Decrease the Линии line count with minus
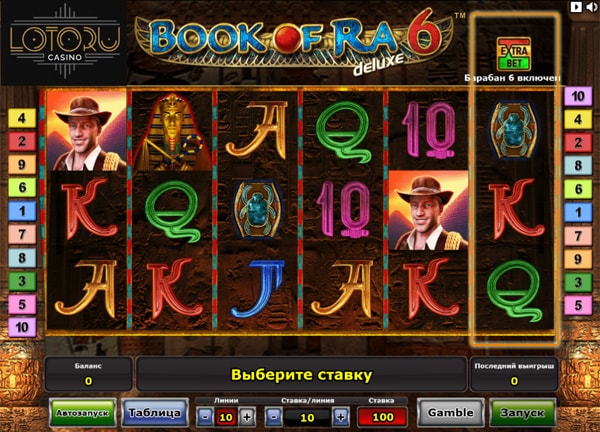600x432 pixels. pos(204,416)
